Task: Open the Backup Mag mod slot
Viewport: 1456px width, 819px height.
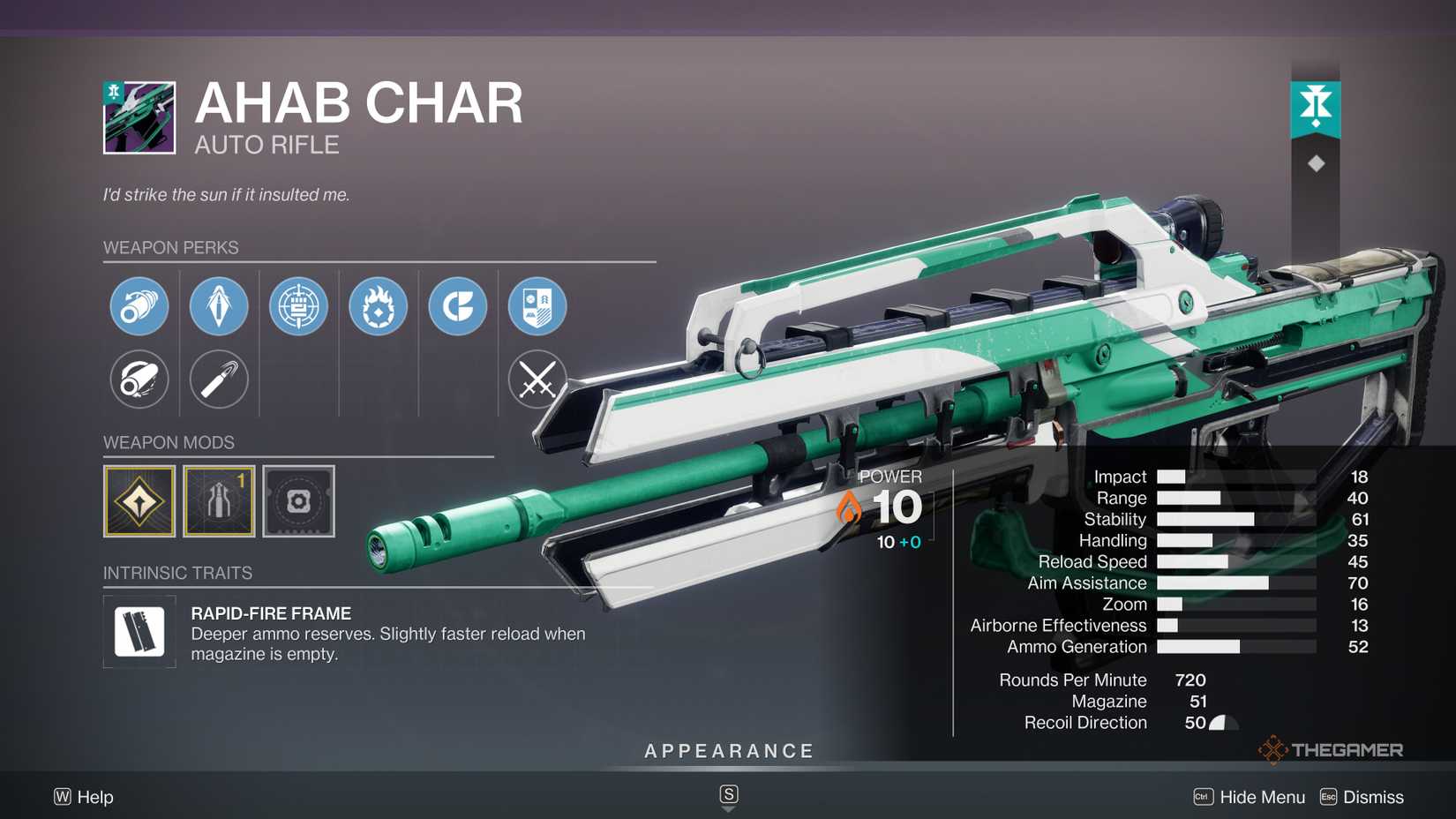Action: (219, 501)
